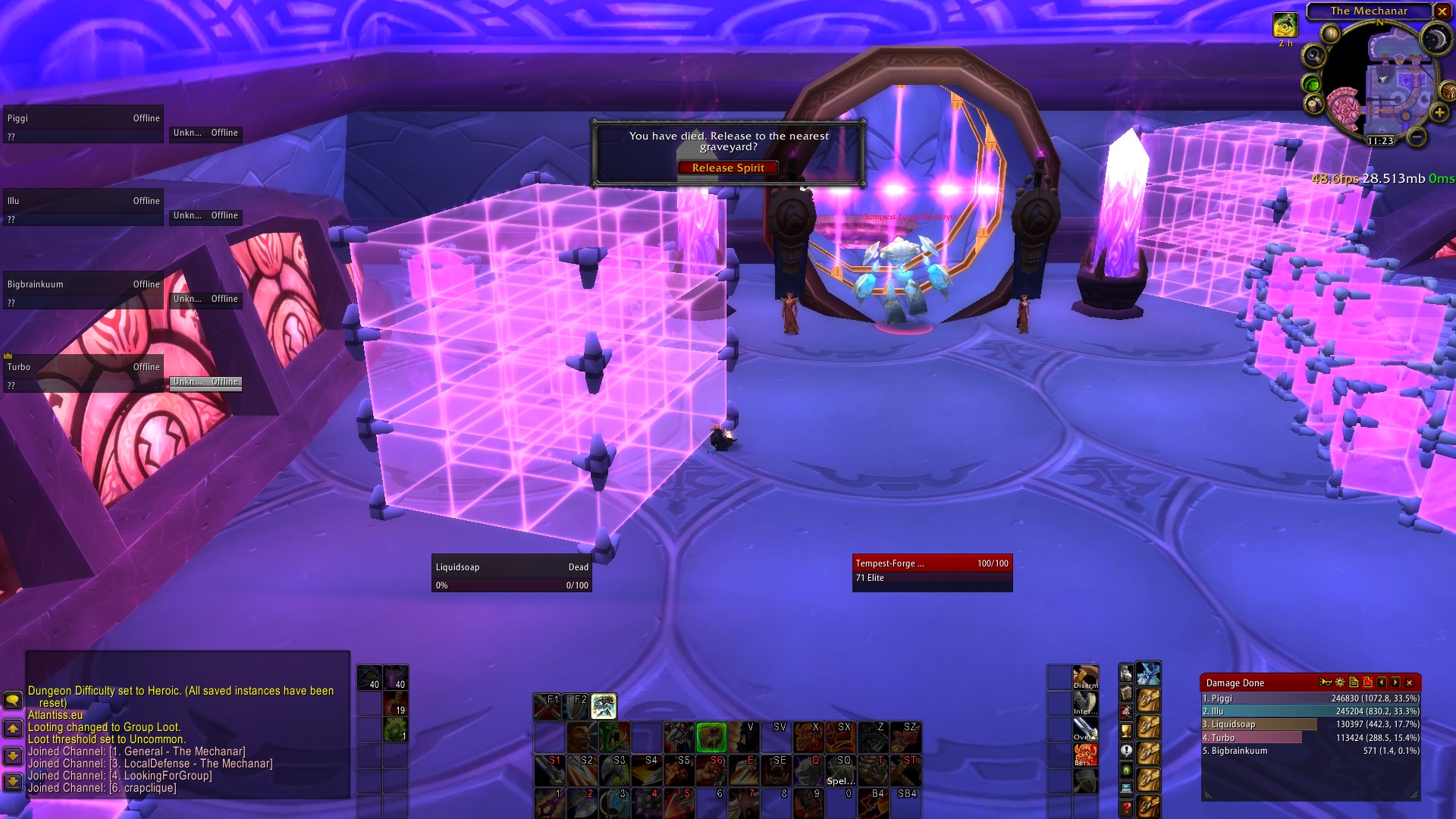Switch to next Recount mode with right arrow
The width and height of the screenshot is (1456, 819).
[1396, 682]
